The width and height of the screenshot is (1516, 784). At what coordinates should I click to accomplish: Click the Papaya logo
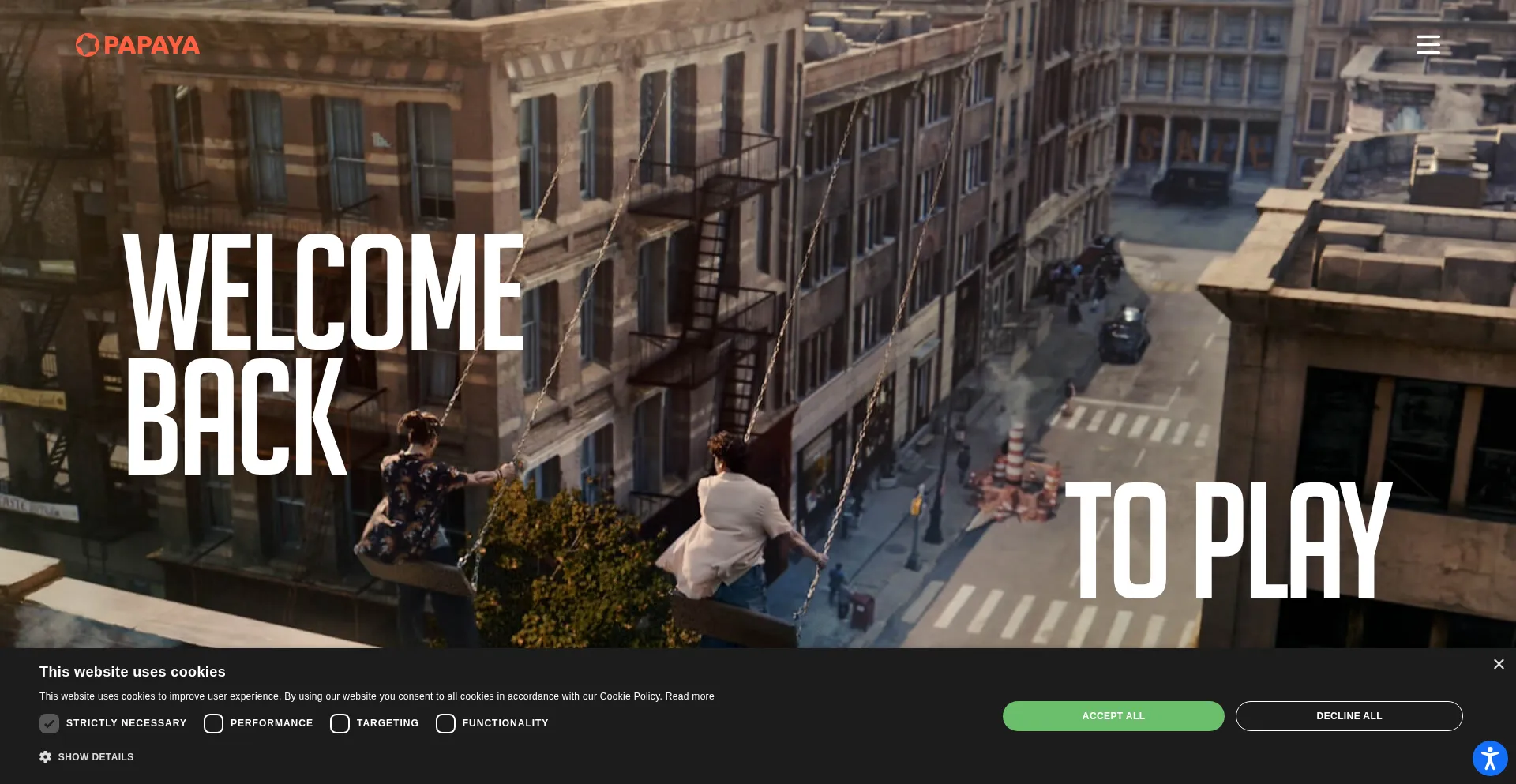click(x=137, y=45)
